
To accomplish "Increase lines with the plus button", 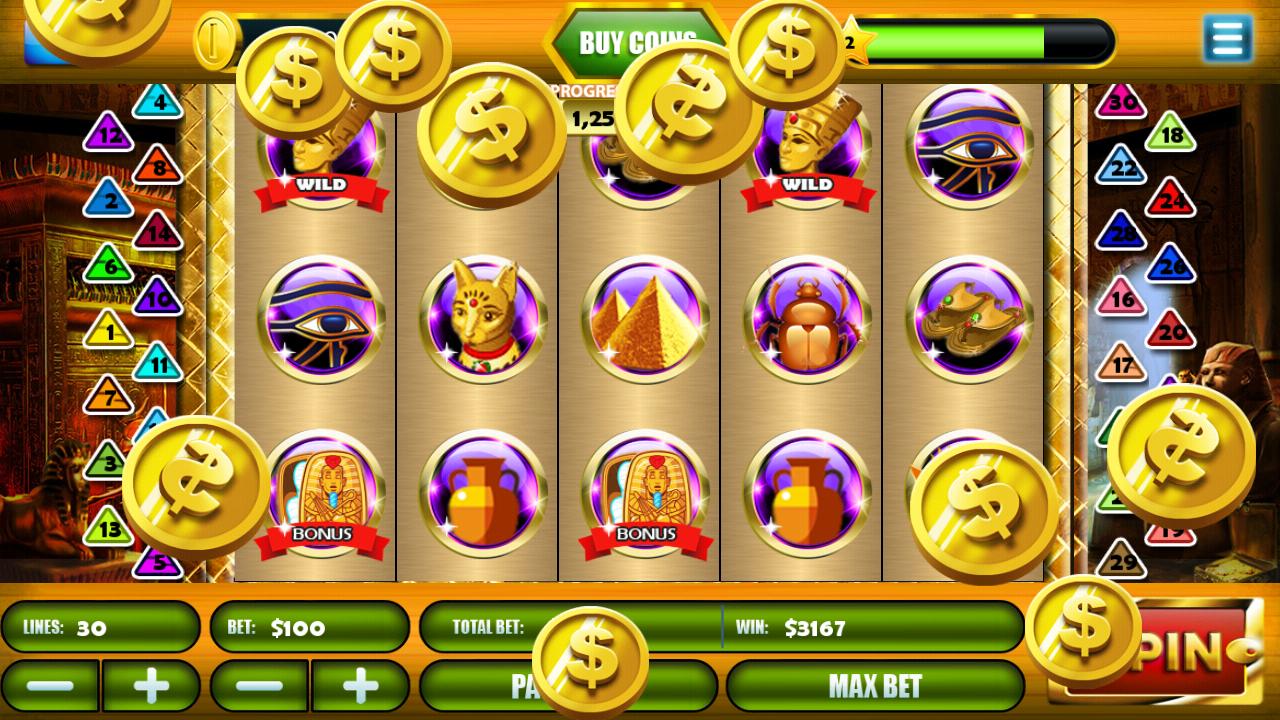I will tap(151, 686).
